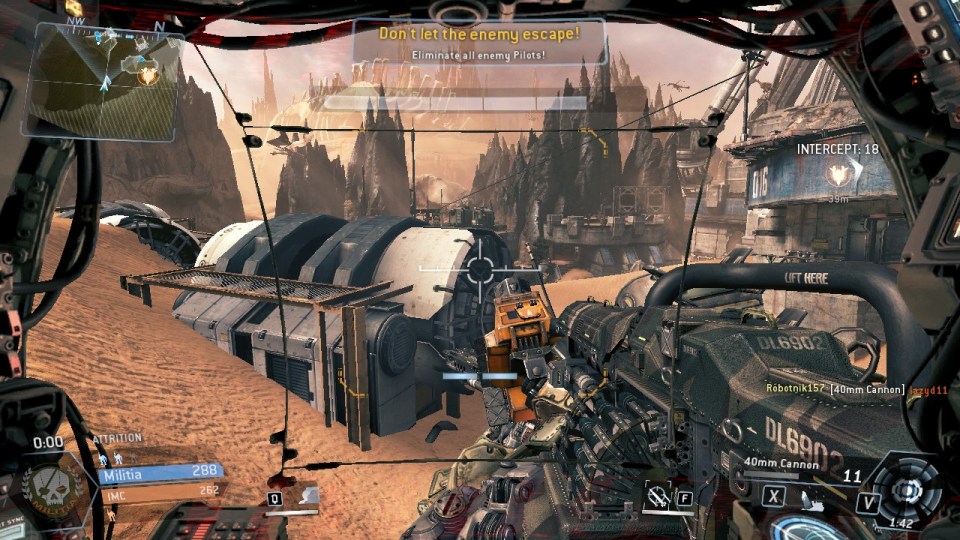Select the crossed-rockets ordnance ability icon

(x=658, y=493)
